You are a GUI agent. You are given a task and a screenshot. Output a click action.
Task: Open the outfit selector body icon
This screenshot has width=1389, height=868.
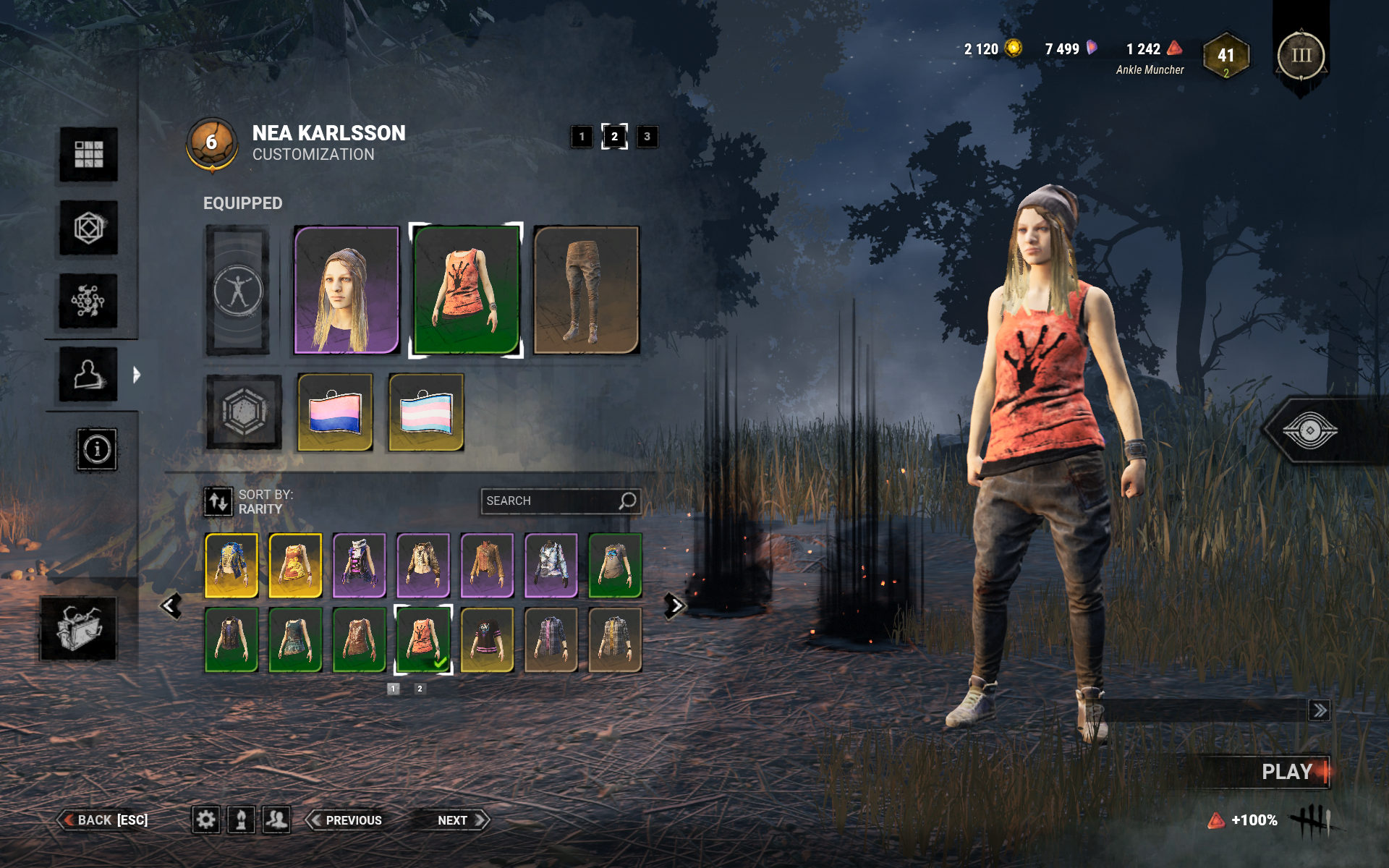pos(238,290)
